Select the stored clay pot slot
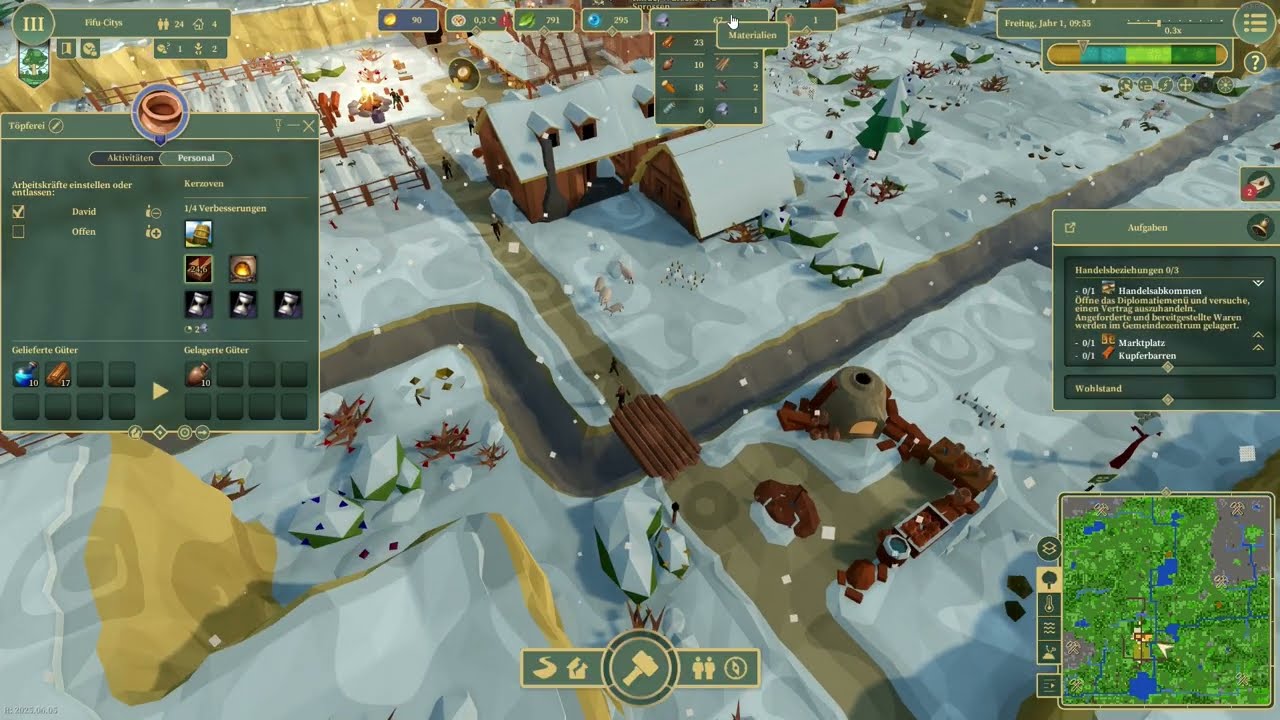The image size is (1280, 720). [197, 375]
